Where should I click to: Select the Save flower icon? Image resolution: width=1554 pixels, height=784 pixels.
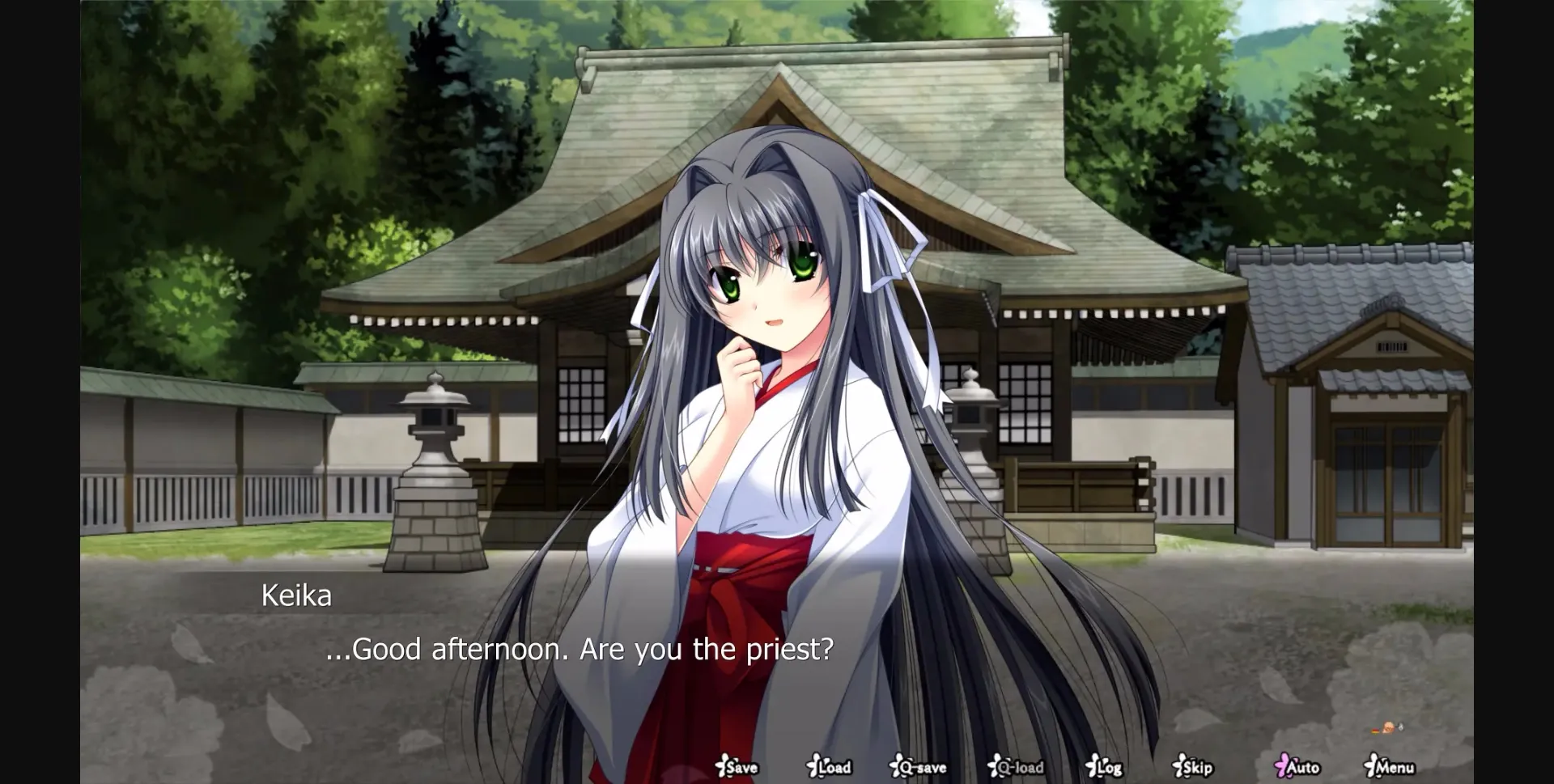click(720, 767)
